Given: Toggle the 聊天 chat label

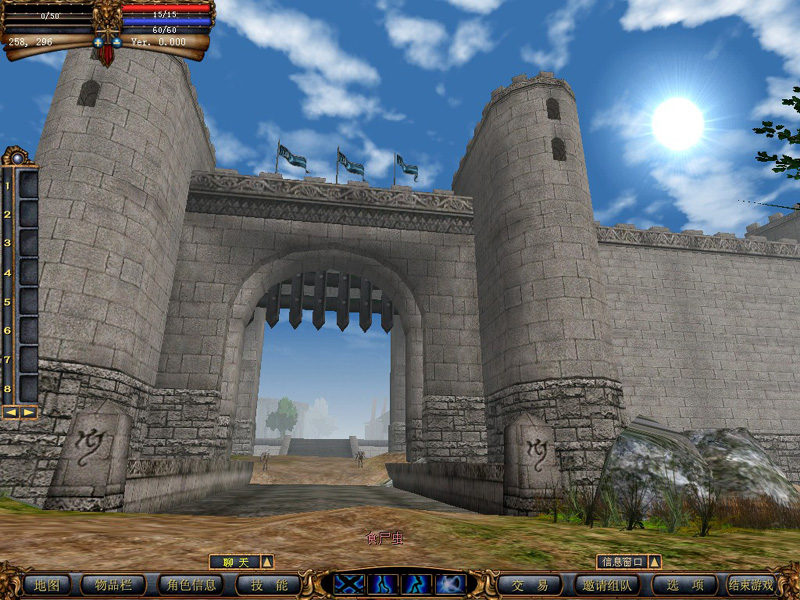Looking at the screenshot, I should coord(233,562).
